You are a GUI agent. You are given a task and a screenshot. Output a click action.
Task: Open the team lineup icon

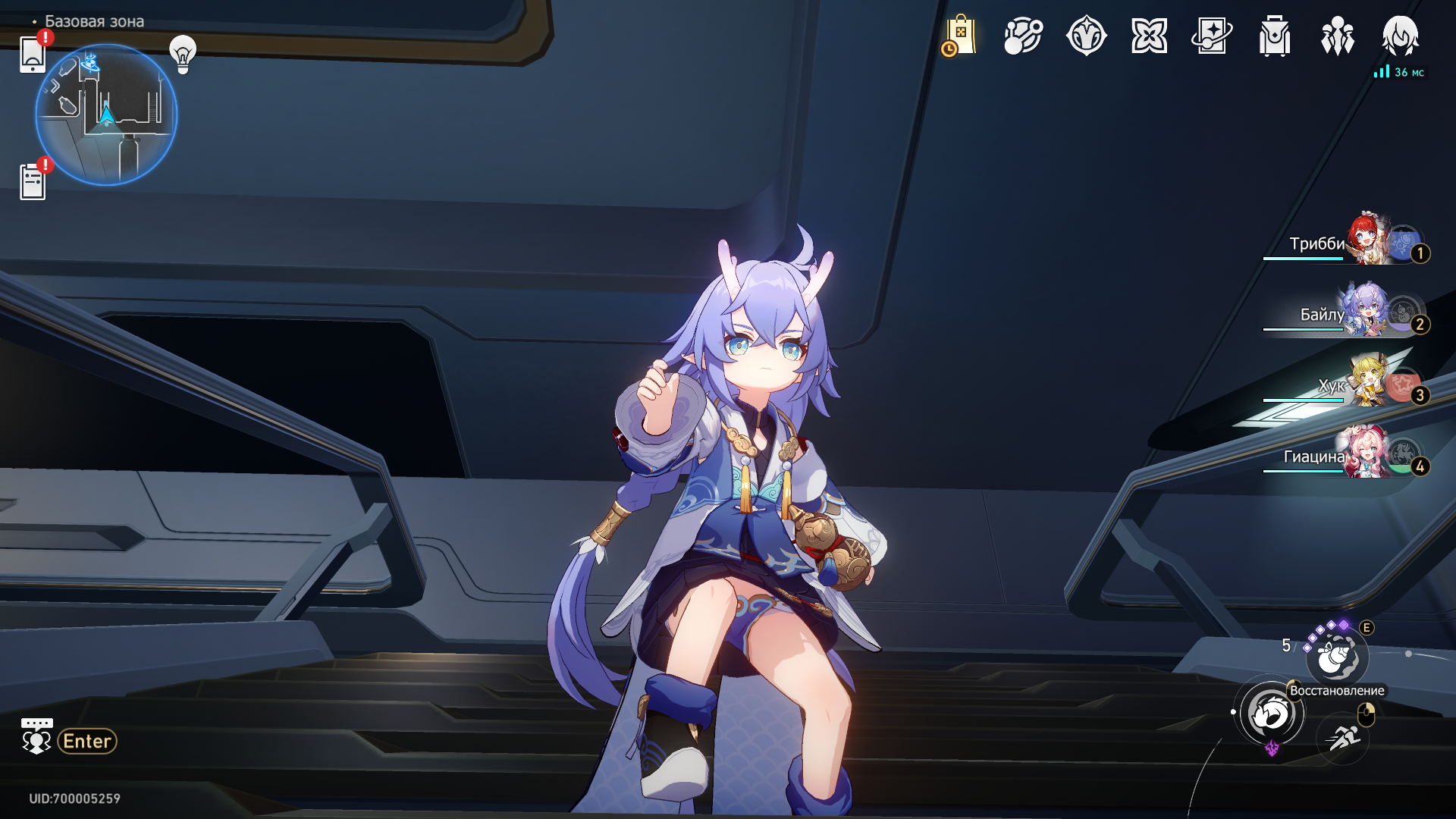click(1338, 36)
